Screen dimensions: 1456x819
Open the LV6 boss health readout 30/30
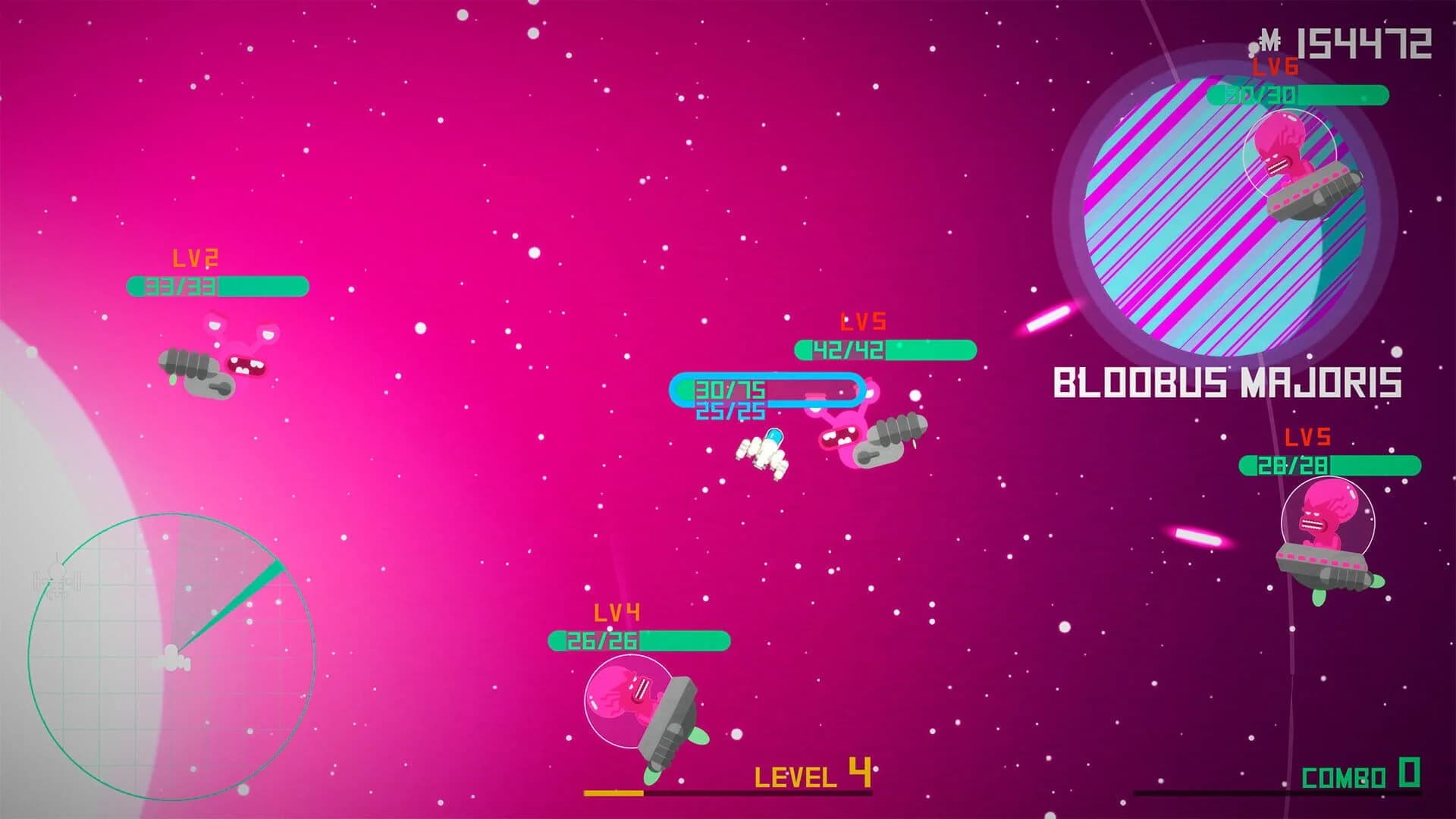pyautogui.click(x=1263, y=96)
